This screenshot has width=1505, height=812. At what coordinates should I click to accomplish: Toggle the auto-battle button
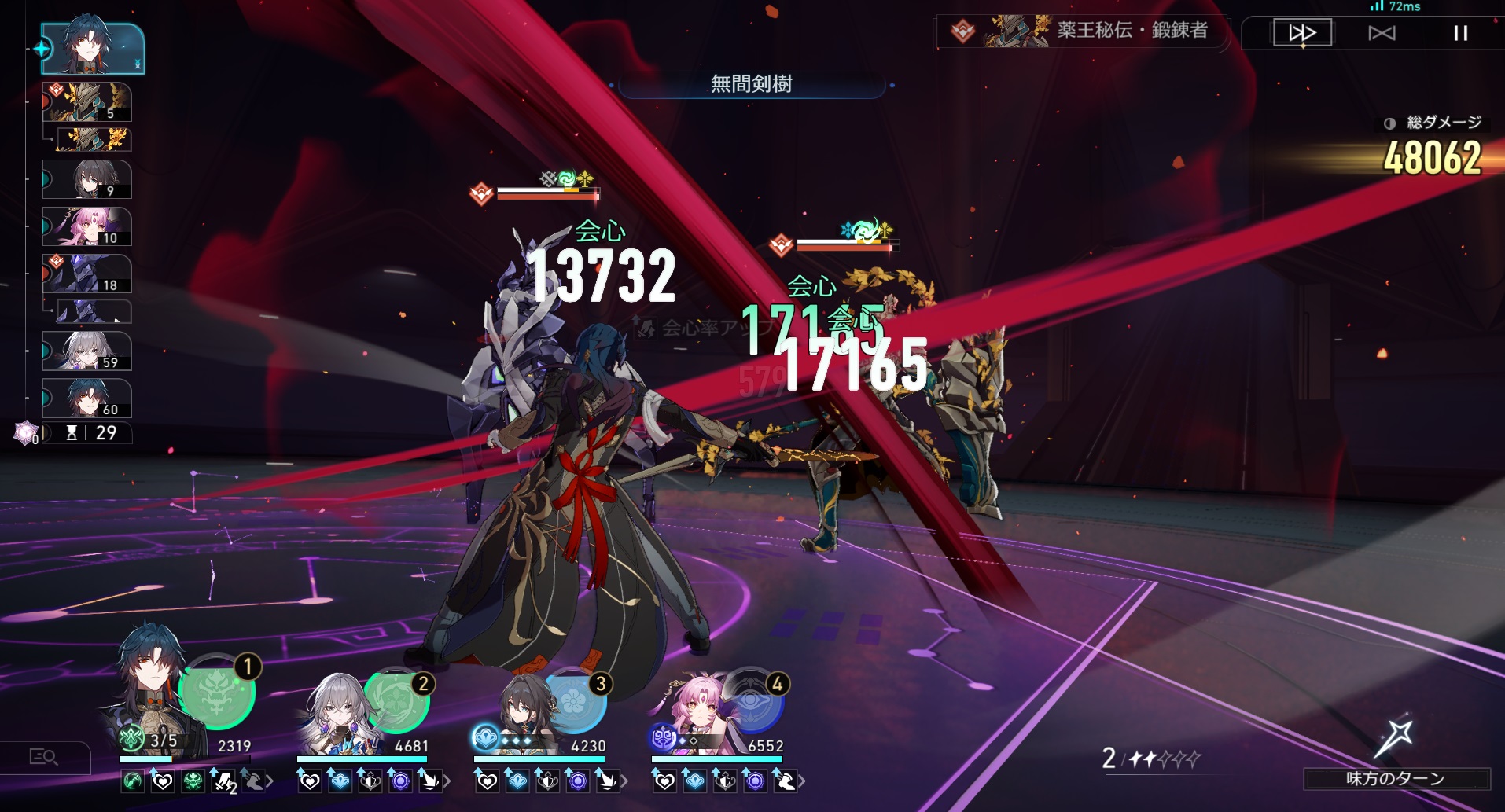[1382, 33]
